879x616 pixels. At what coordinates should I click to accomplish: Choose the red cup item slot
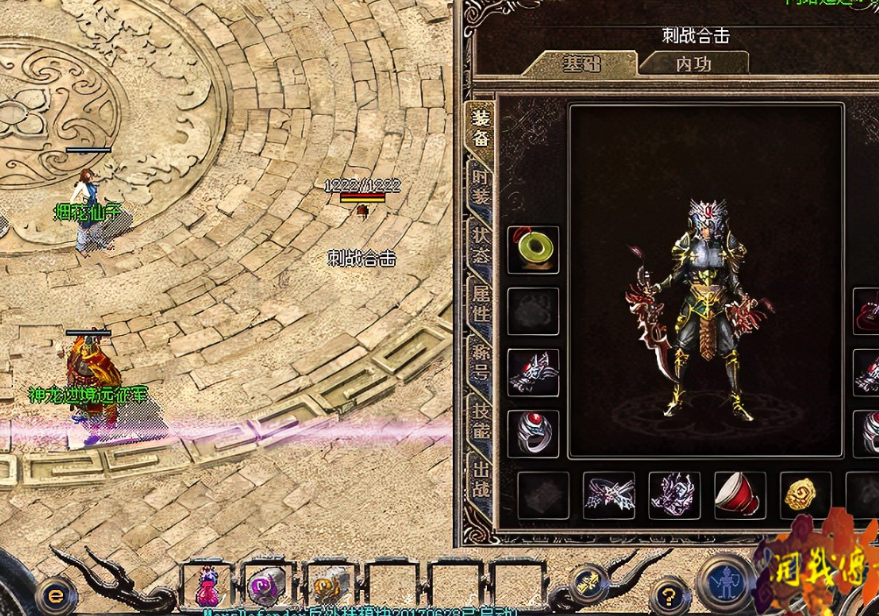[740, 494]
